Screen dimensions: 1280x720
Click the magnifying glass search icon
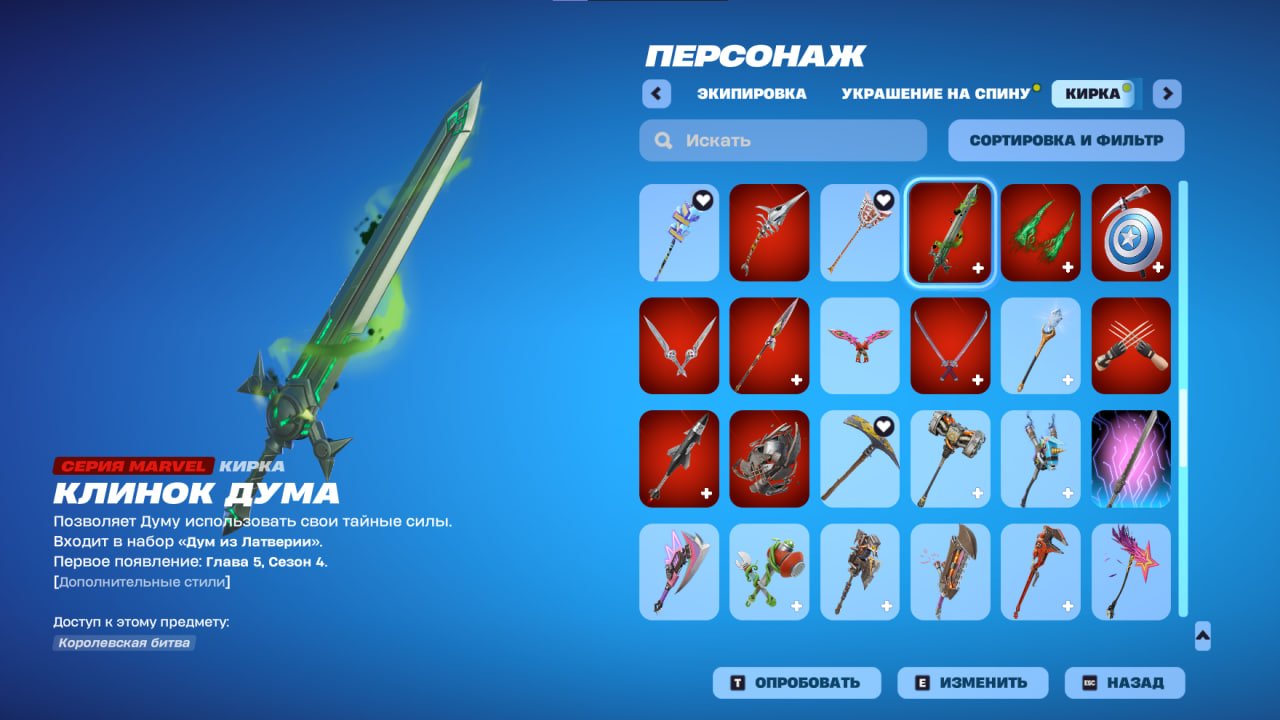tap(663, 140)
